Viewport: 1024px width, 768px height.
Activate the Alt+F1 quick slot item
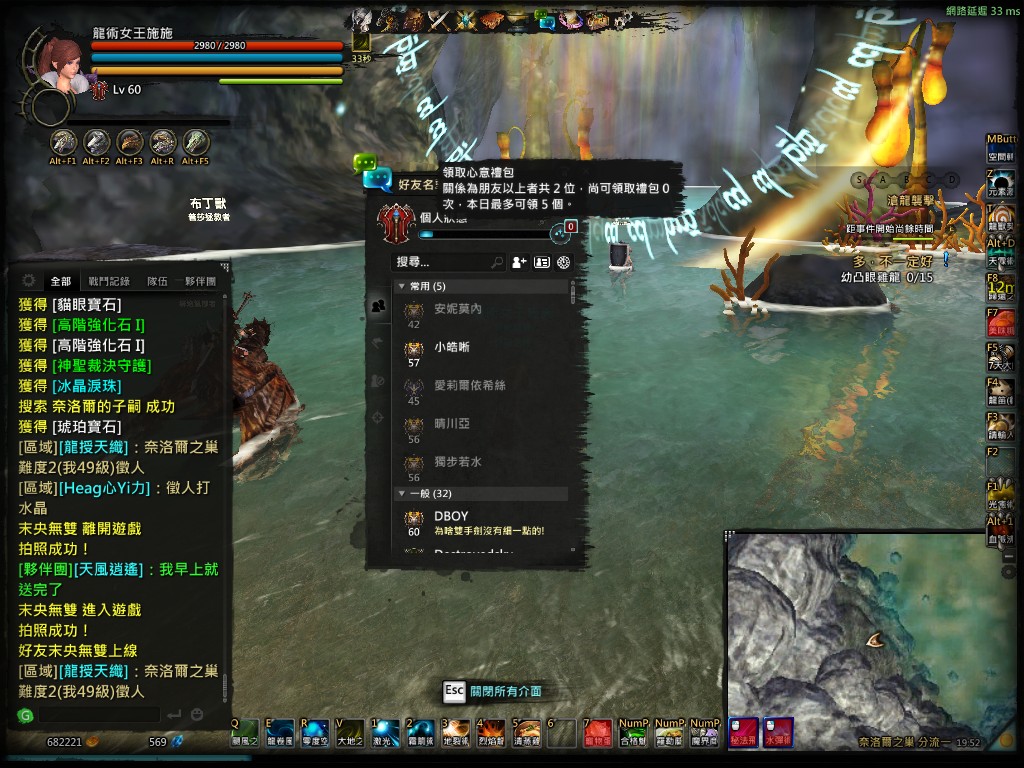pyautogui.click(x=64, y=143)
